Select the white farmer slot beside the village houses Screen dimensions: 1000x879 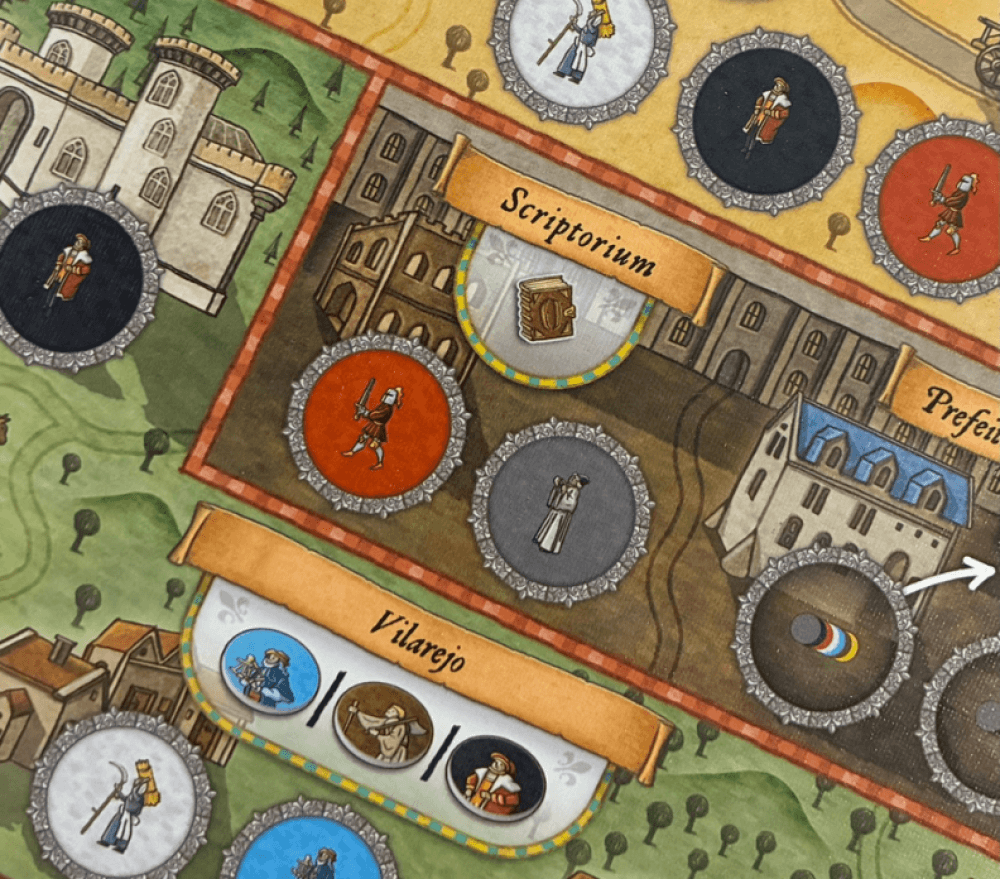pyautogui.click(x=121, y=802)
